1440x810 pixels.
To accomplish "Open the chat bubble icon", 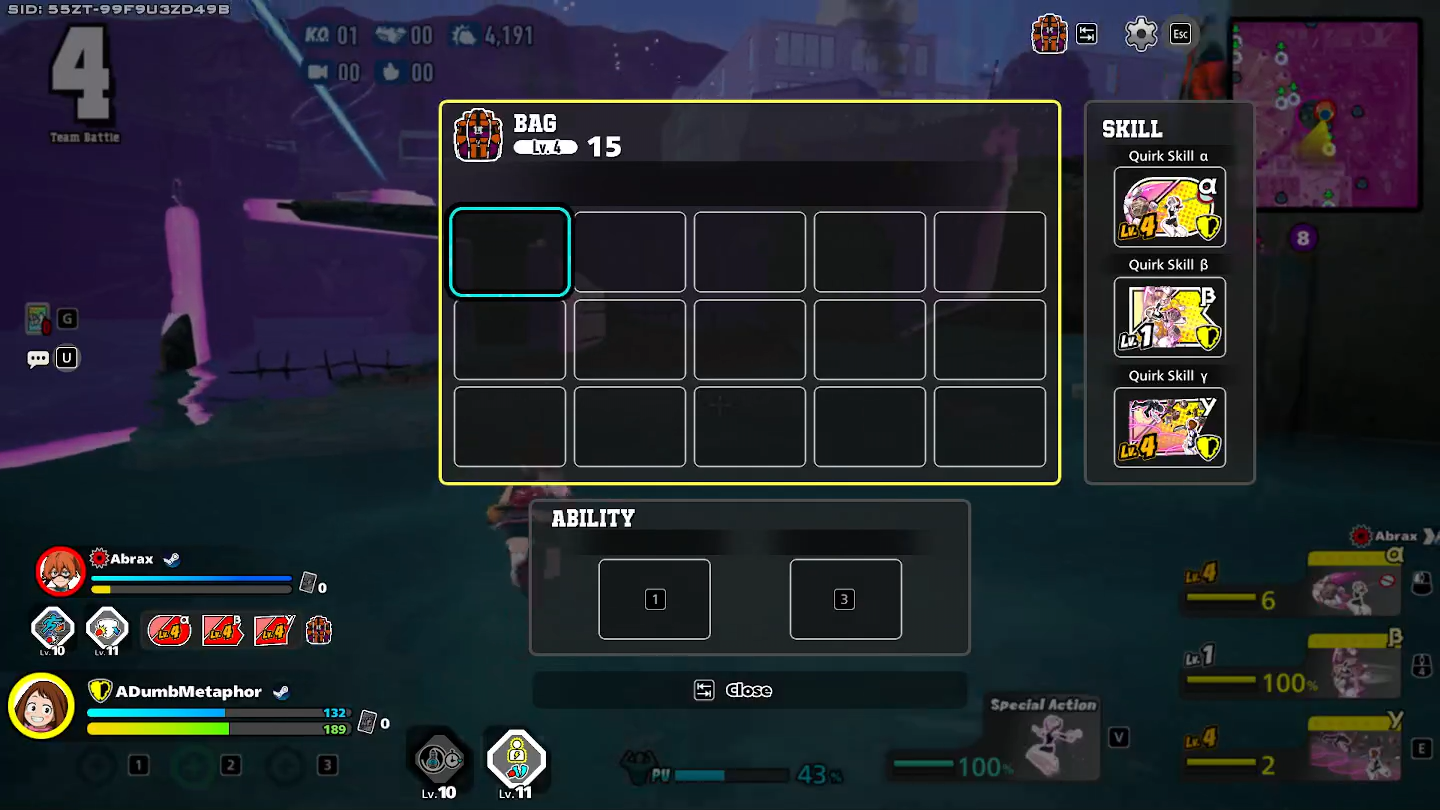I will [x=38, y=358].
